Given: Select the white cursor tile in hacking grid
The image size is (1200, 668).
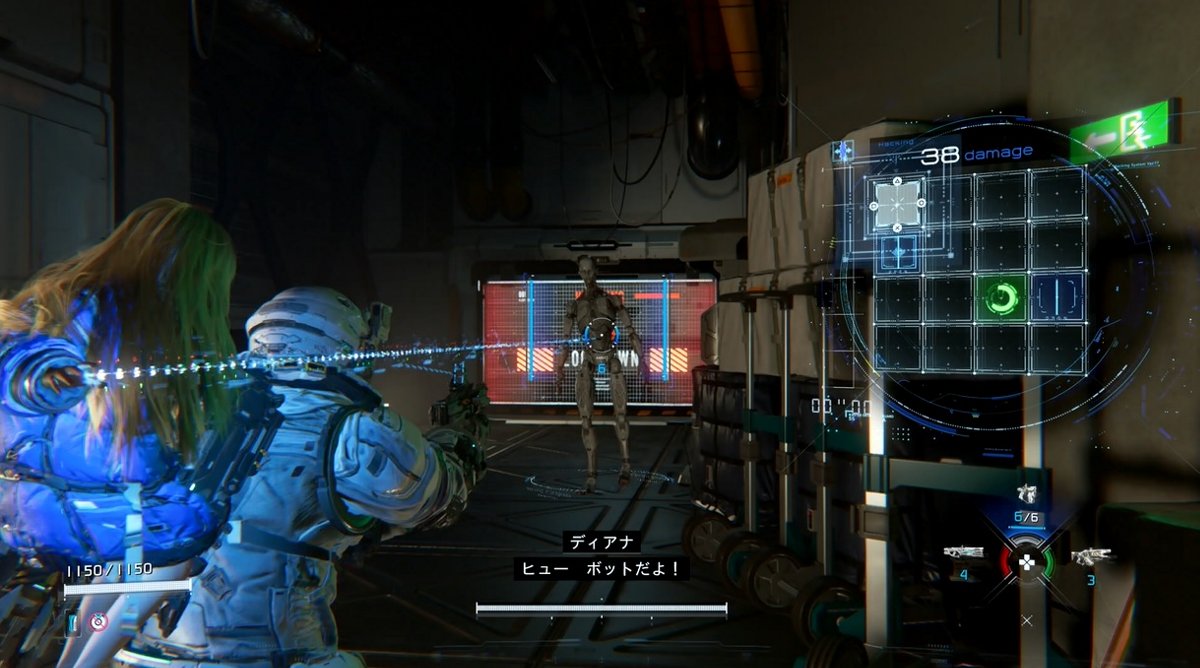Looking at the screenshot, I should (897, 204).
